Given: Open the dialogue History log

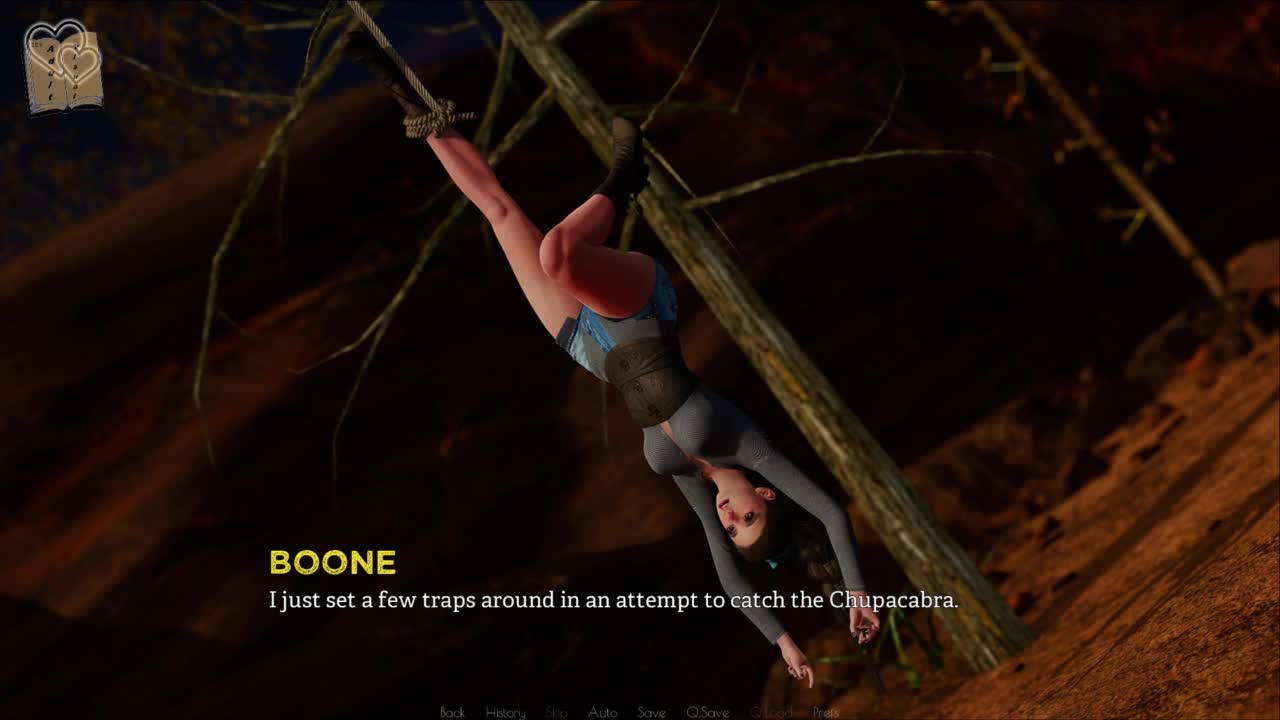Looking at the screenshot, I should [505, 712].
